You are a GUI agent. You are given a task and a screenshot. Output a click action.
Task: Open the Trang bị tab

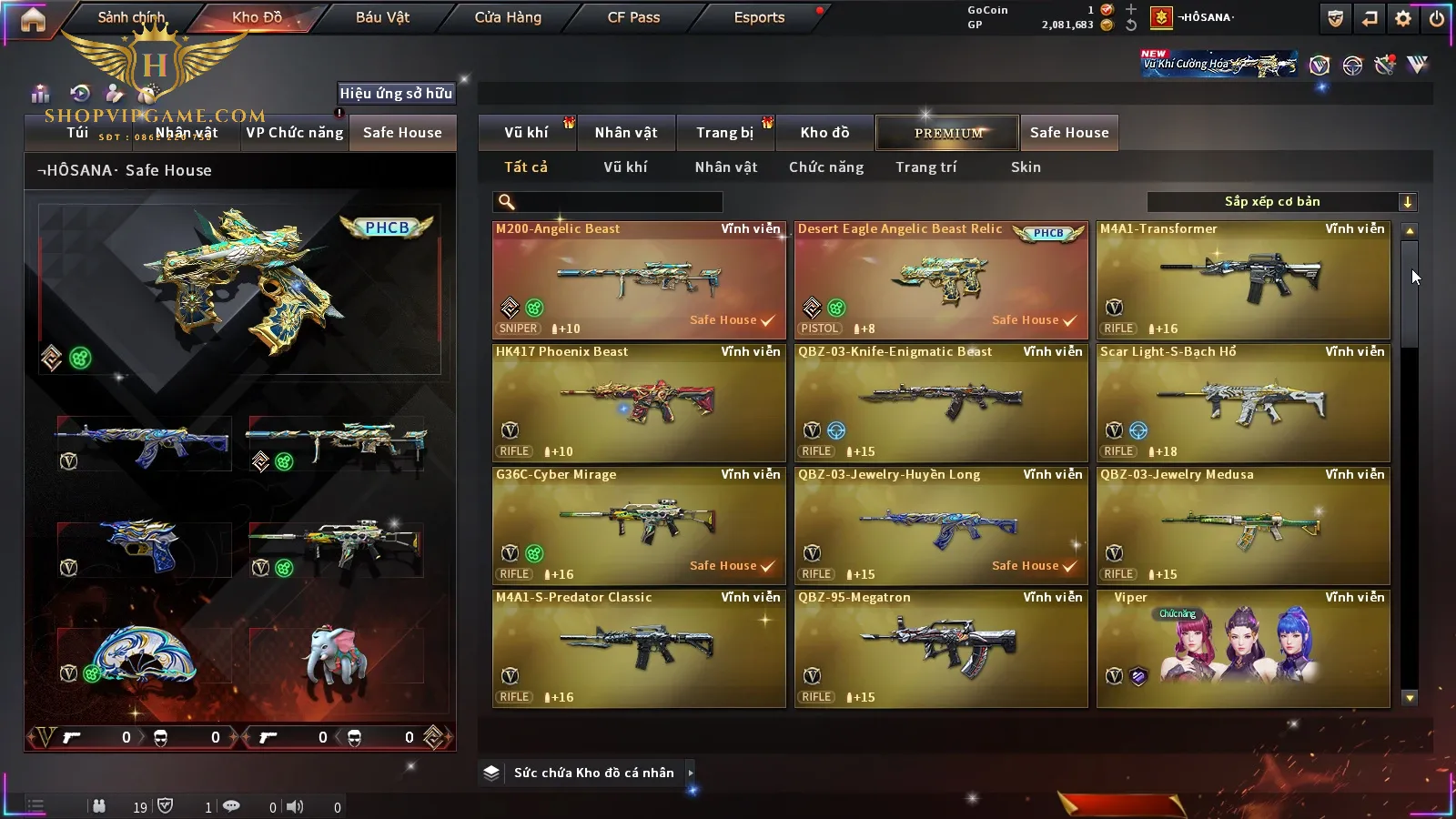click(724, 133)
